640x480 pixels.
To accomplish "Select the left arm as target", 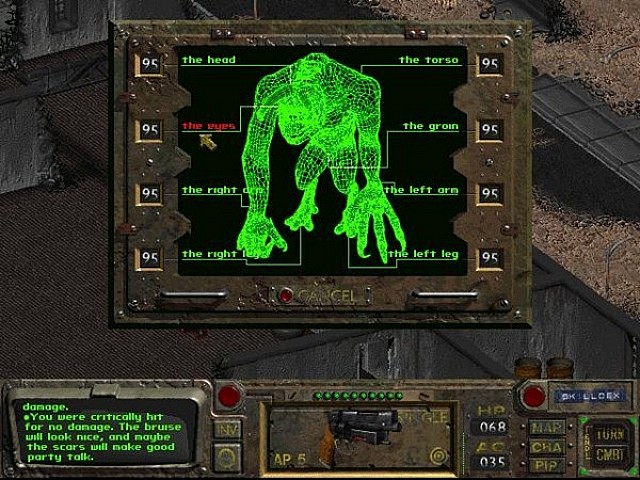I will 424,190.
